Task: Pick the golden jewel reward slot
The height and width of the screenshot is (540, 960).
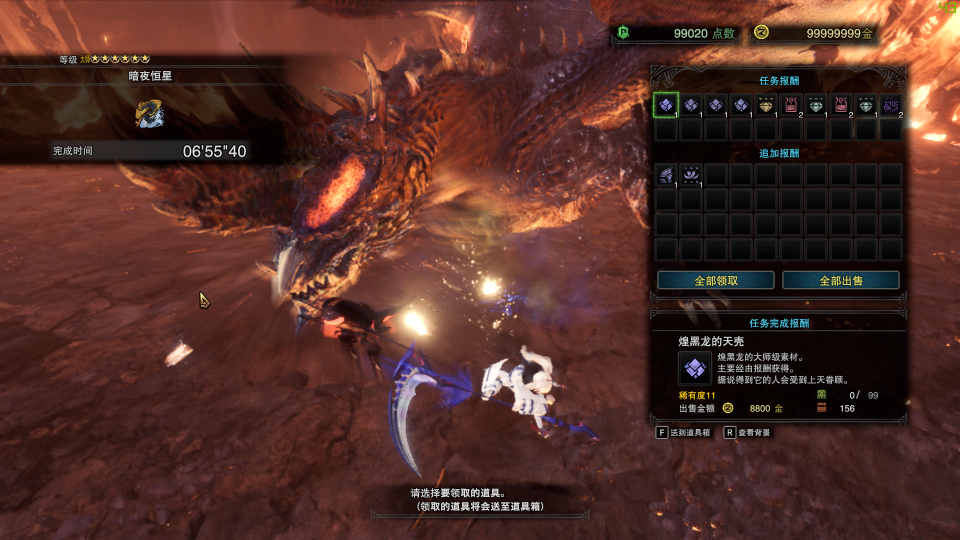Action: click(766, 104)
